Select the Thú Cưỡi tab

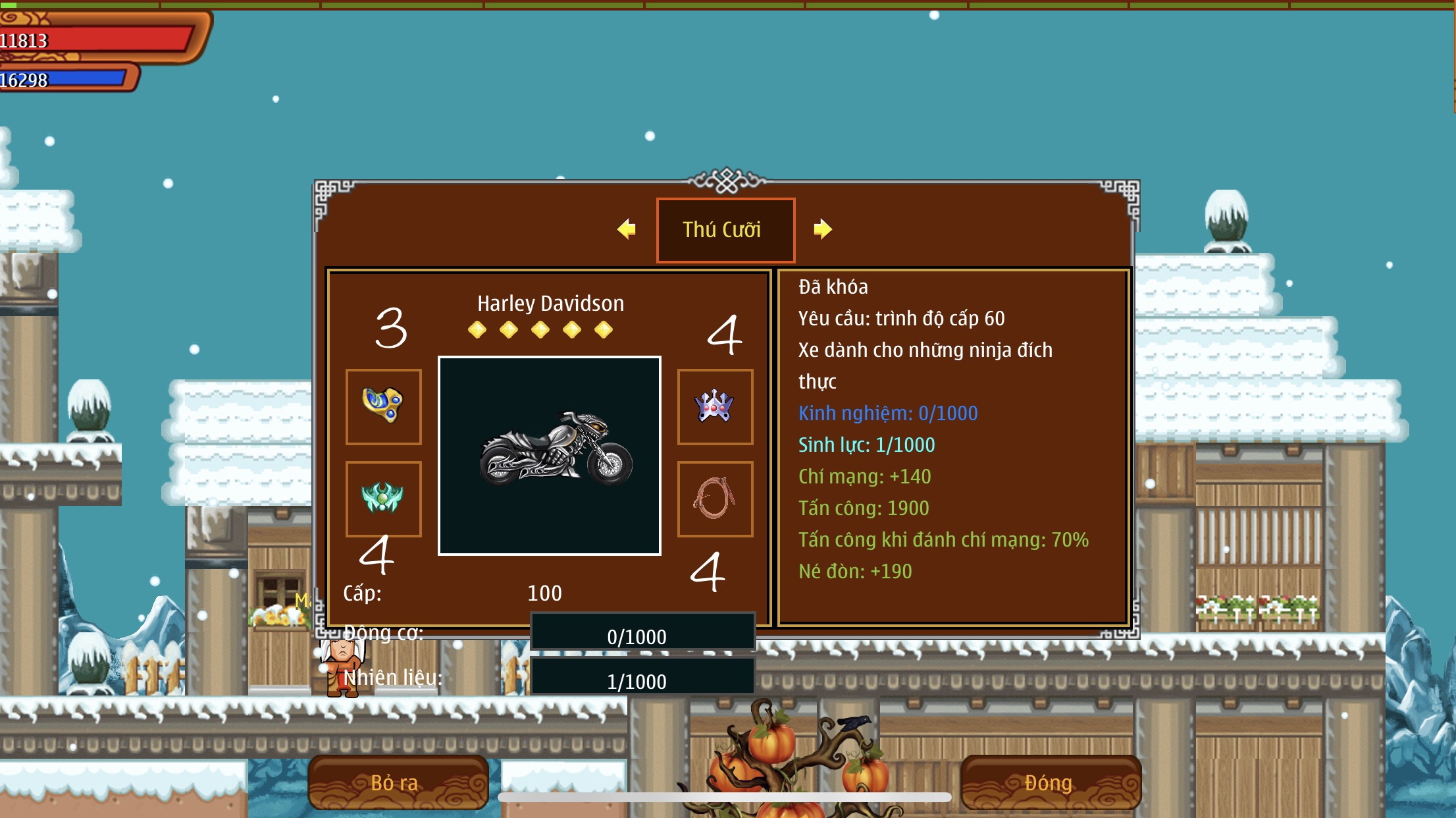[725, 230]
